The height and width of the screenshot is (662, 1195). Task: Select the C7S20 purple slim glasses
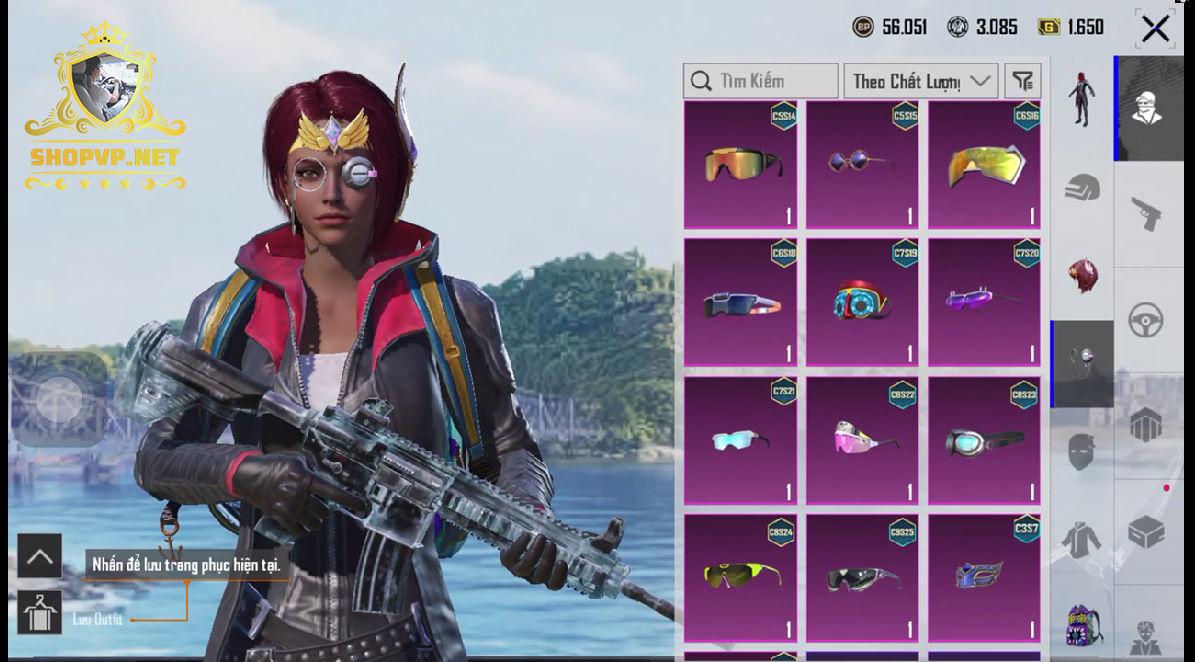click(984, 301)
